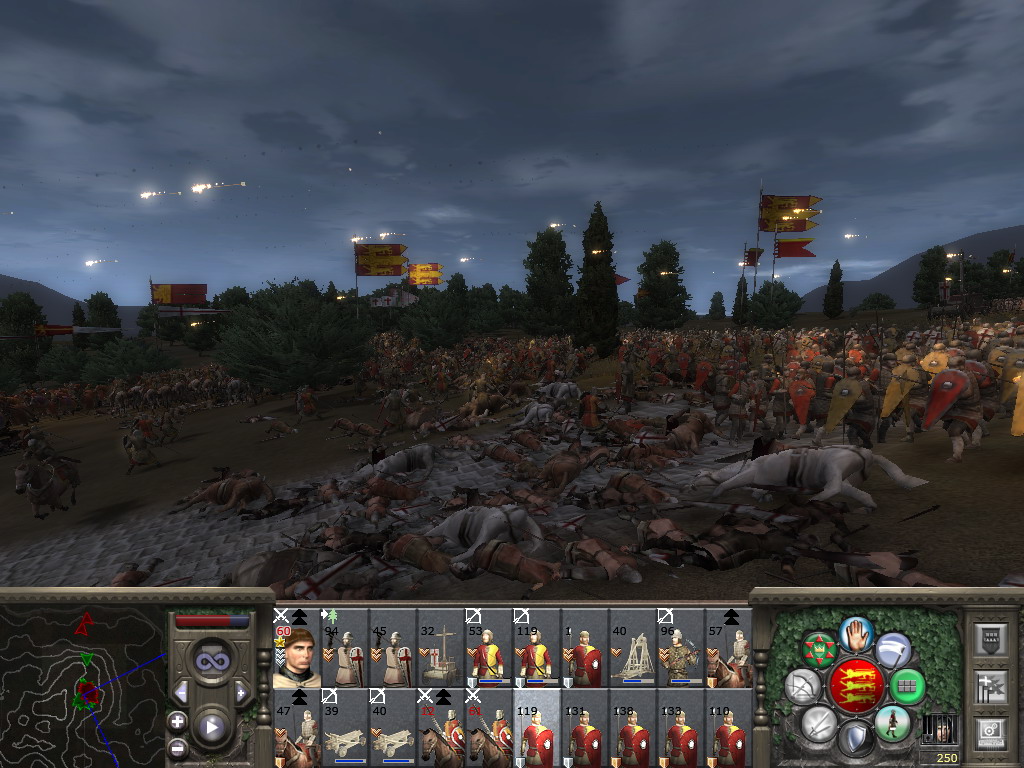1024x768 pixels.
Task: Toggle run mode with the running man icon
Action: (892, 723)
